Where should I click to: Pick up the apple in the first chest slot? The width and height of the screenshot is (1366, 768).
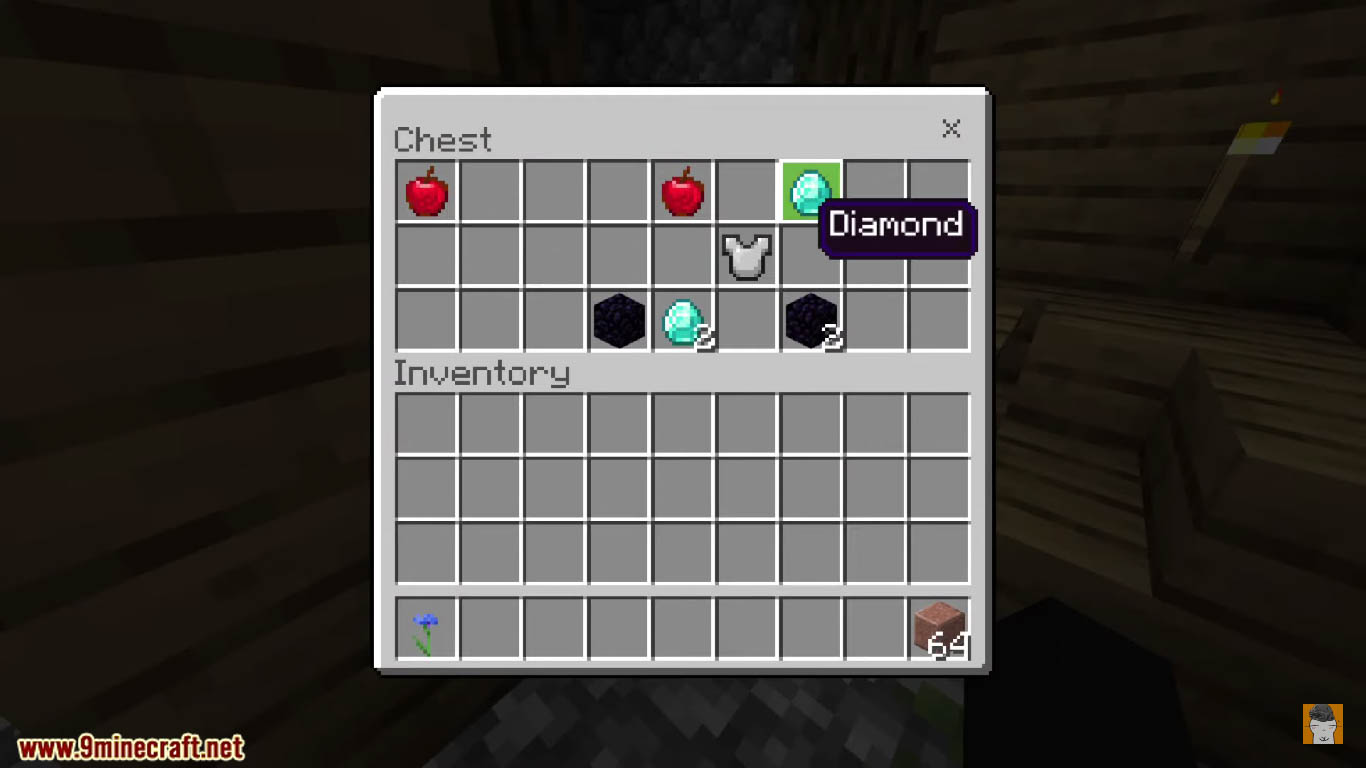[x=426, y=193]
